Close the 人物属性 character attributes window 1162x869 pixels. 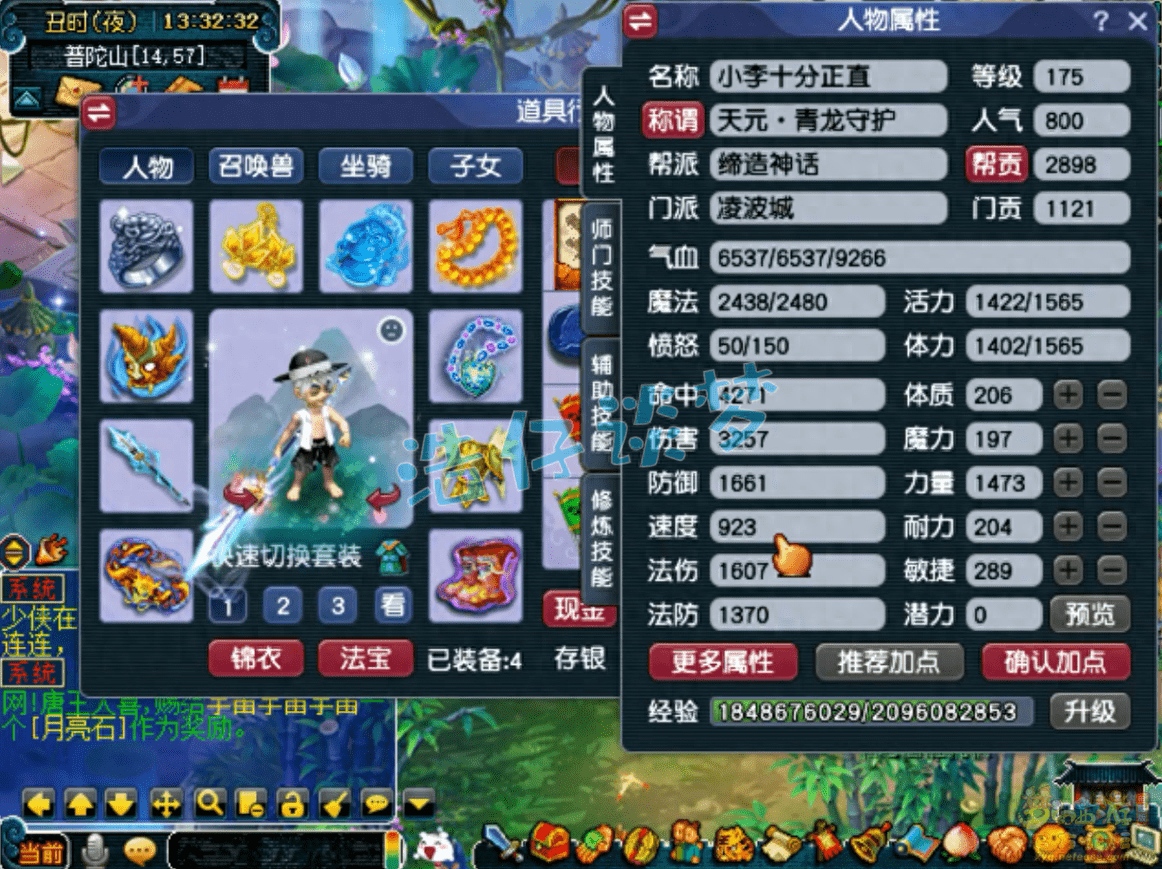[x=1137, y=21]
